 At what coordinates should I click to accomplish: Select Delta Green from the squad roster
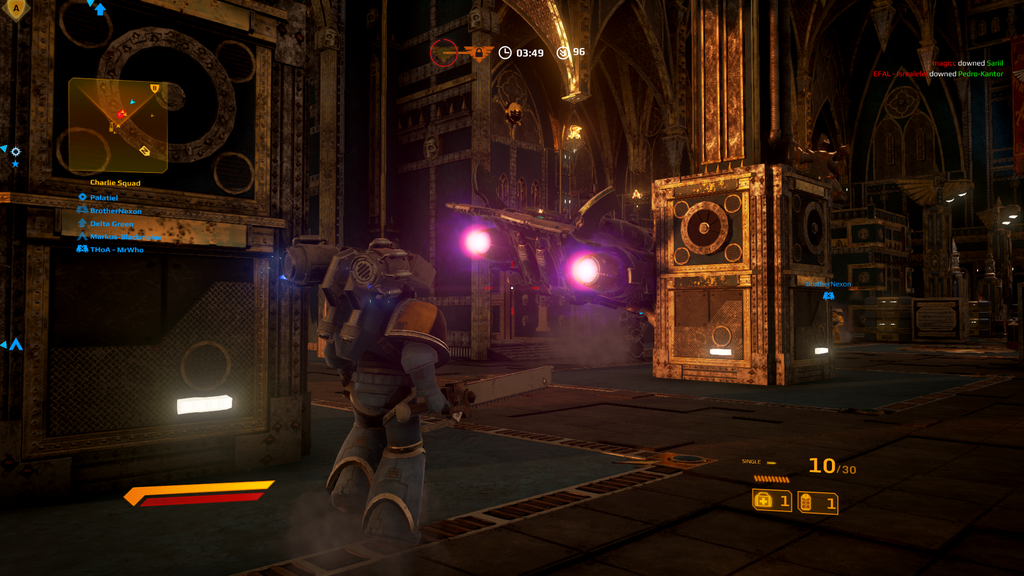(x=111, y=224)
